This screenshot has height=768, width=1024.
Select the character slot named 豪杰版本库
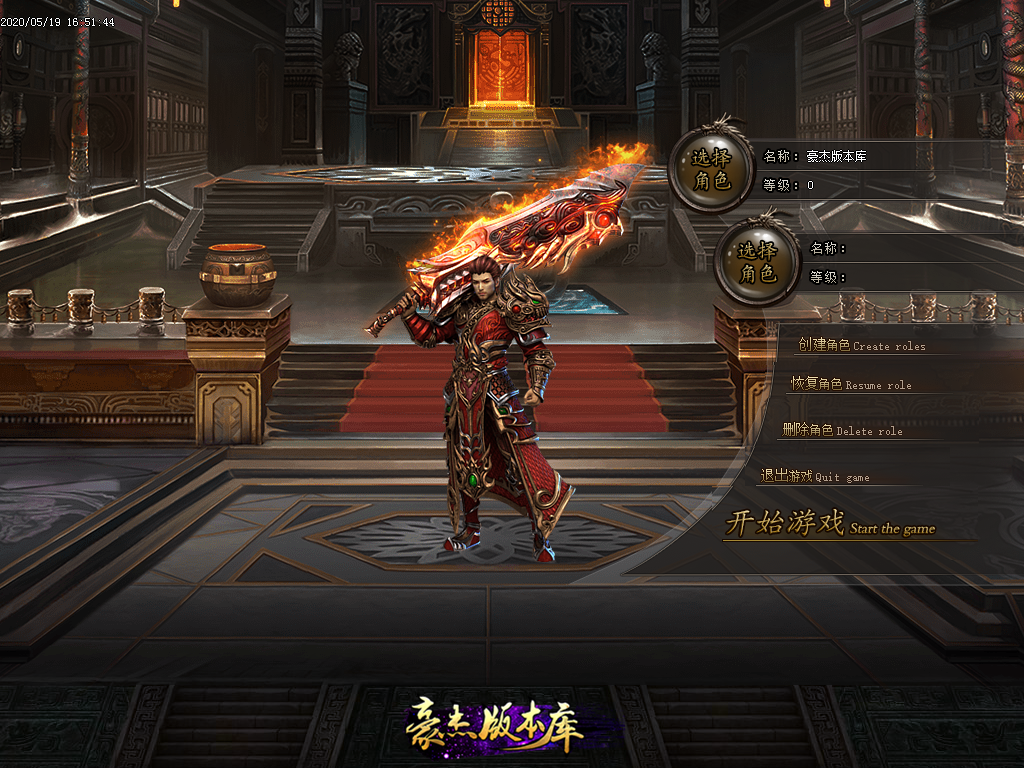pos(713,170)
